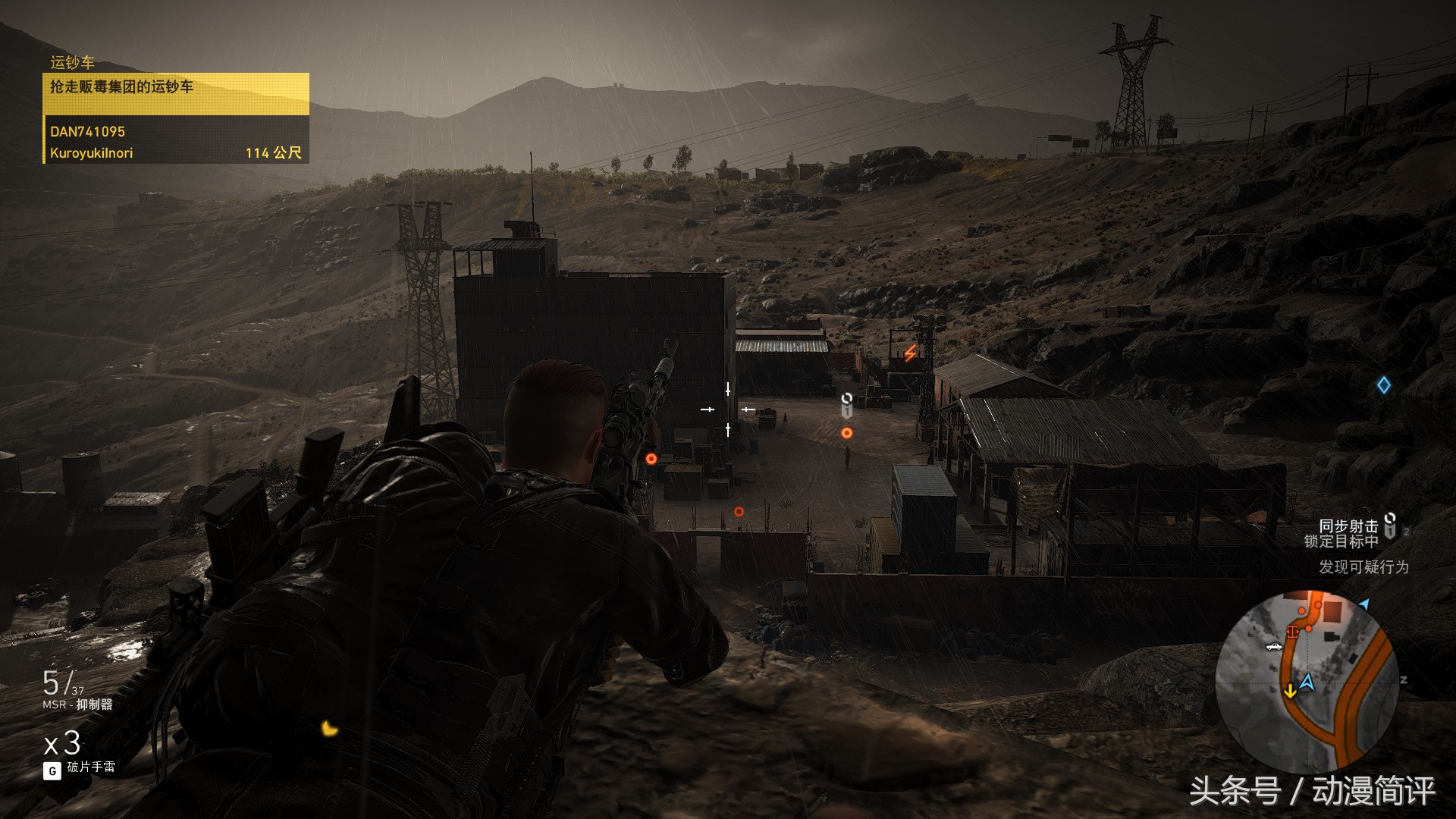Select the blue diamond waypoint marker

click(1384, 385)
